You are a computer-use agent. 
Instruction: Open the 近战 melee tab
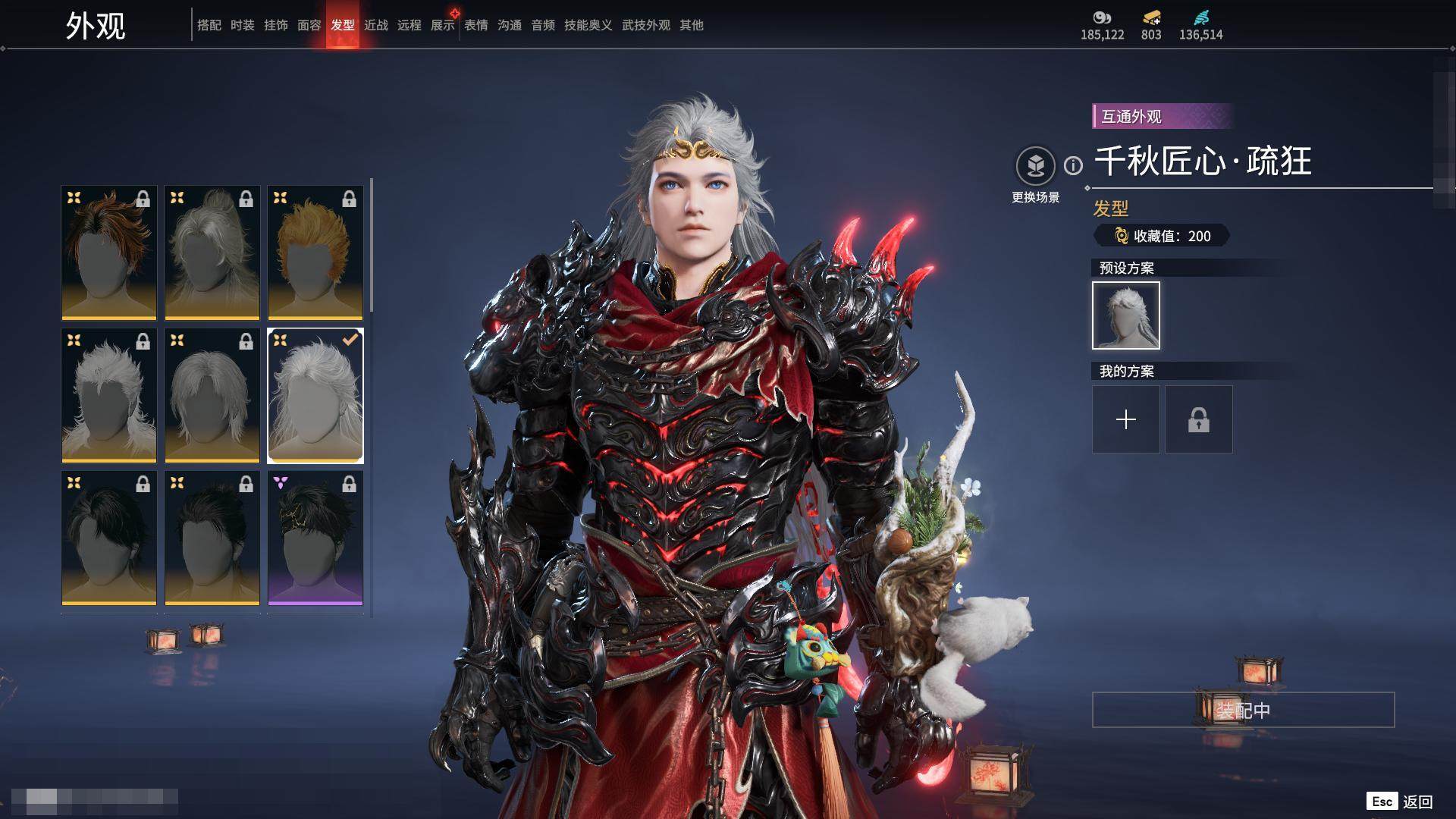[x=376, y=25]
